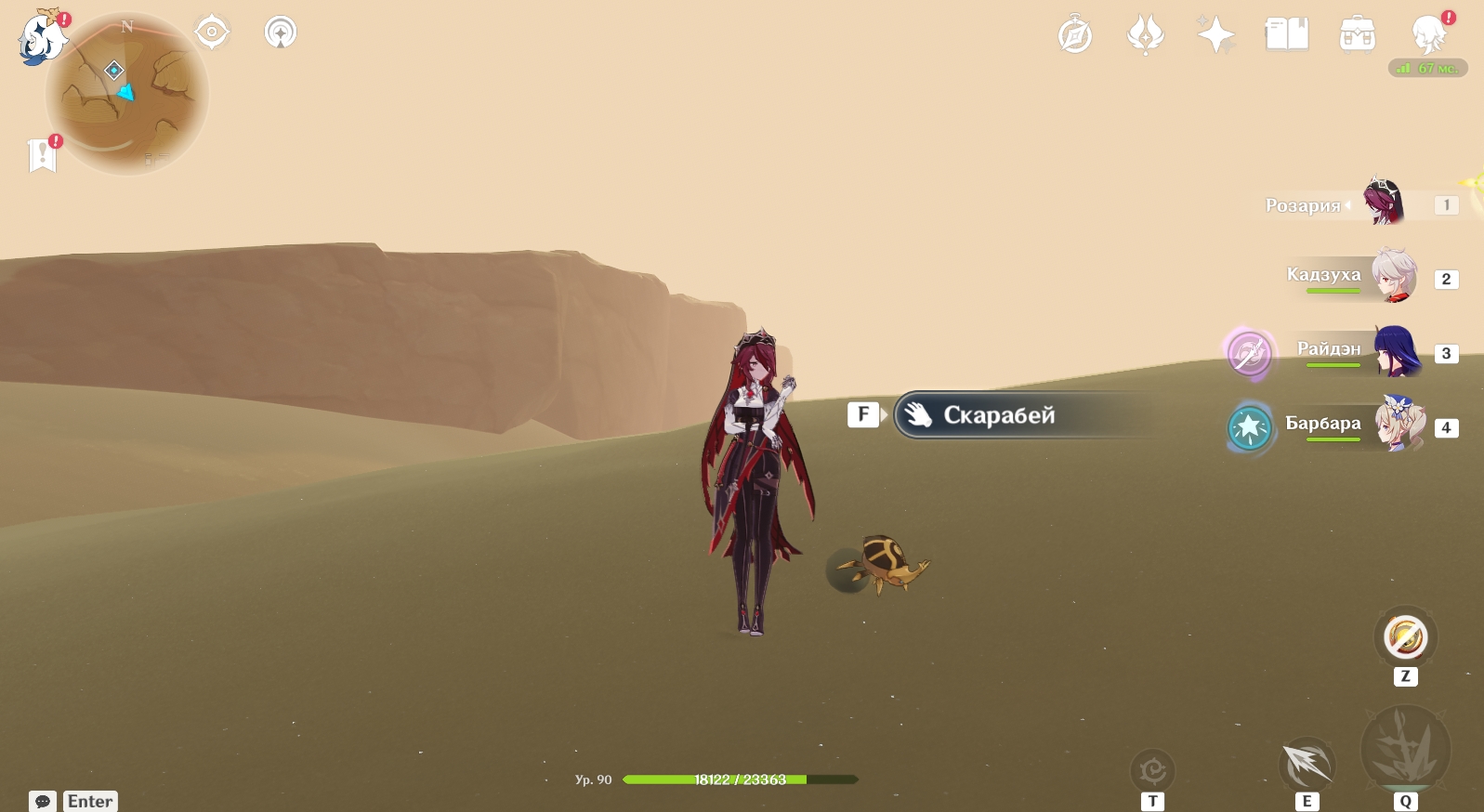The height and width of the screenshot is (812, 1484).
Task: Use the equipped gadget icon
Action: (1405, 637)
